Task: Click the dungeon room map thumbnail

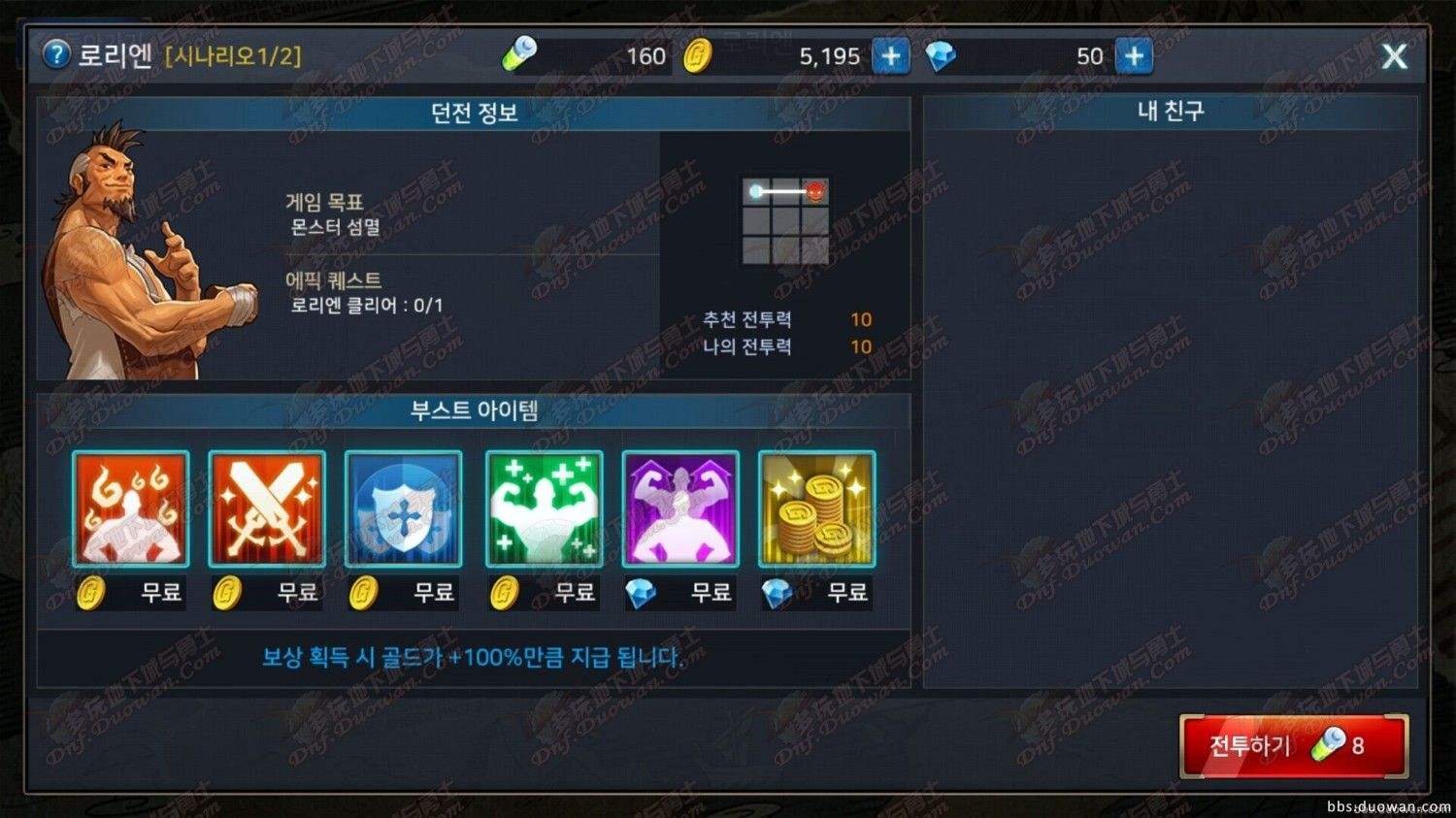Action: click(785, 221)
